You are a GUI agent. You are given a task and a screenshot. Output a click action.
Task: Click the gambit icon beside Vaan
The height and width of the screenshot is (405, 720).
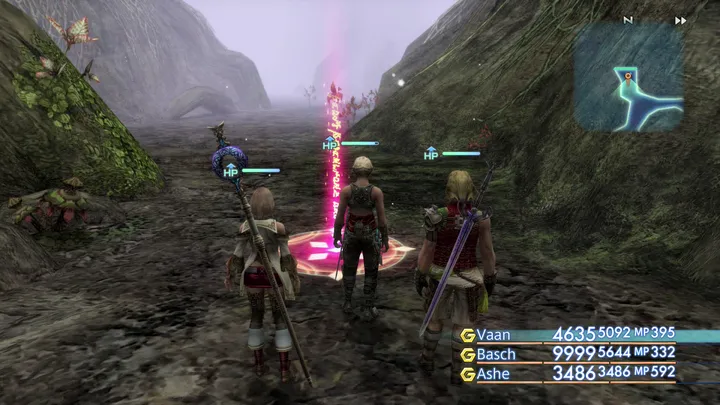coord(467,335)
